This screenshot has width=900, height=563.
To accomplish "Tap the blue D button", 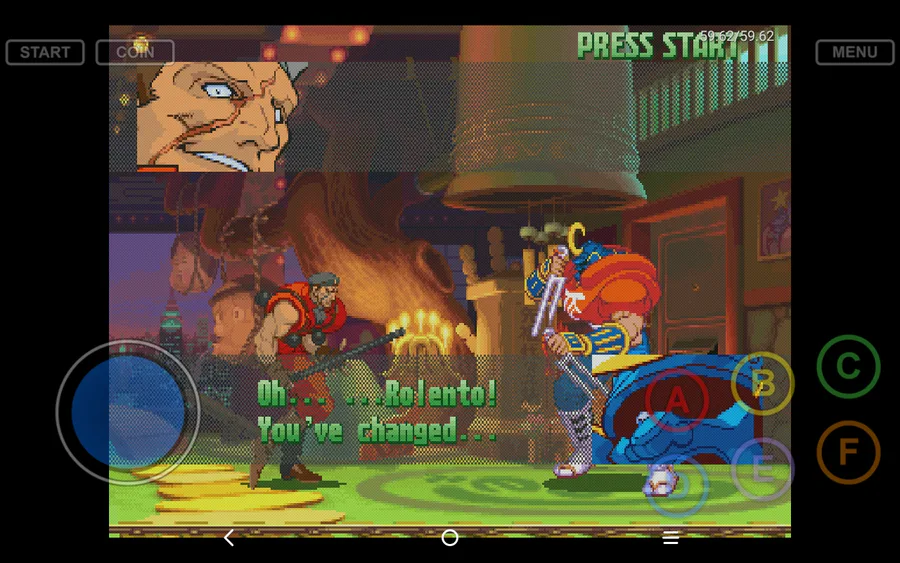I will pyautogui.click(x=678, y=485).
